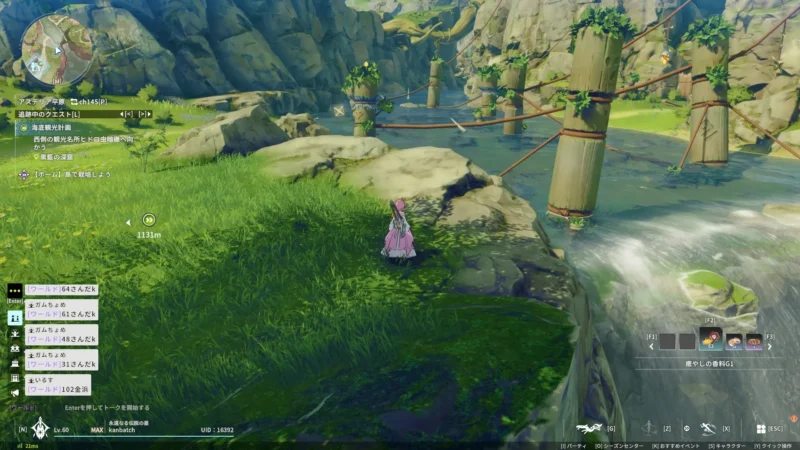Switch channel via the ch145 indicator
This screenshot has width=800, height=450.
pyautogui.click(x=81, y=101)
